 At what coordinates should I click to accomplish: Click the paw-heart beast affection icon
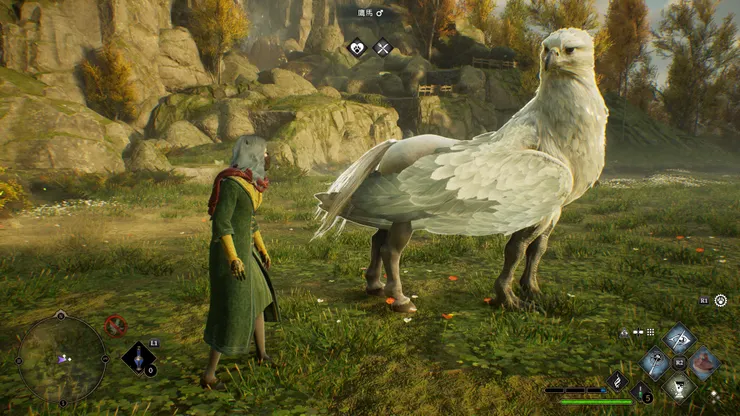[357, 47]
